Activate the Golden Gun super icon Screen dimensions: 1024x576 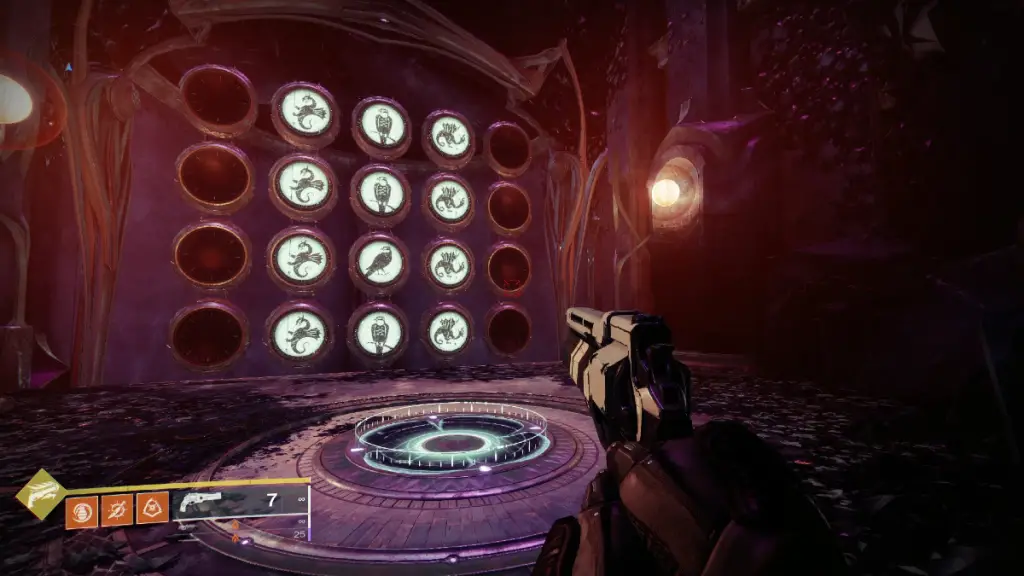point(41,494)
